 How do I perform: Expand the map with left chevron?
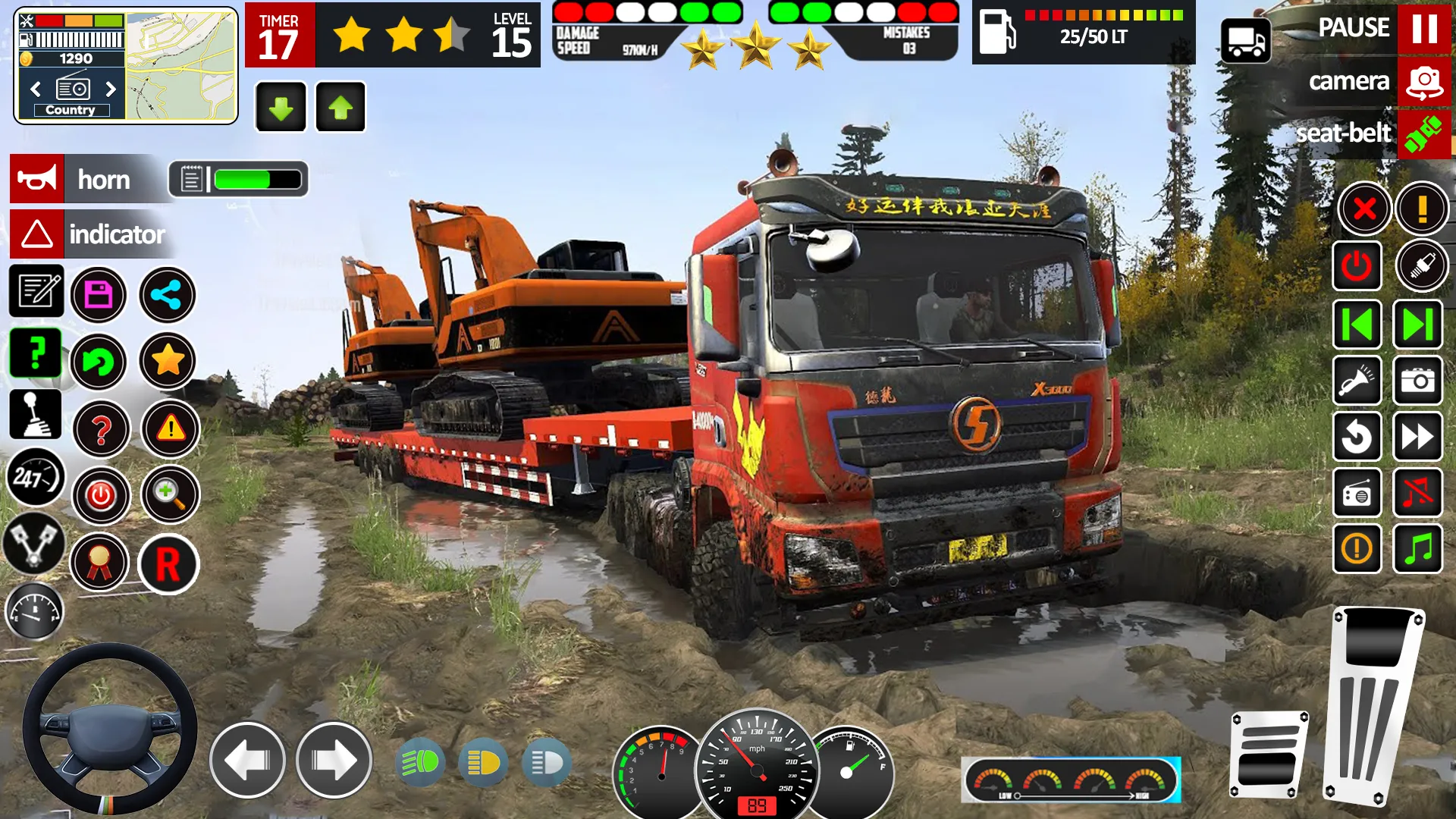pos(34,89)
